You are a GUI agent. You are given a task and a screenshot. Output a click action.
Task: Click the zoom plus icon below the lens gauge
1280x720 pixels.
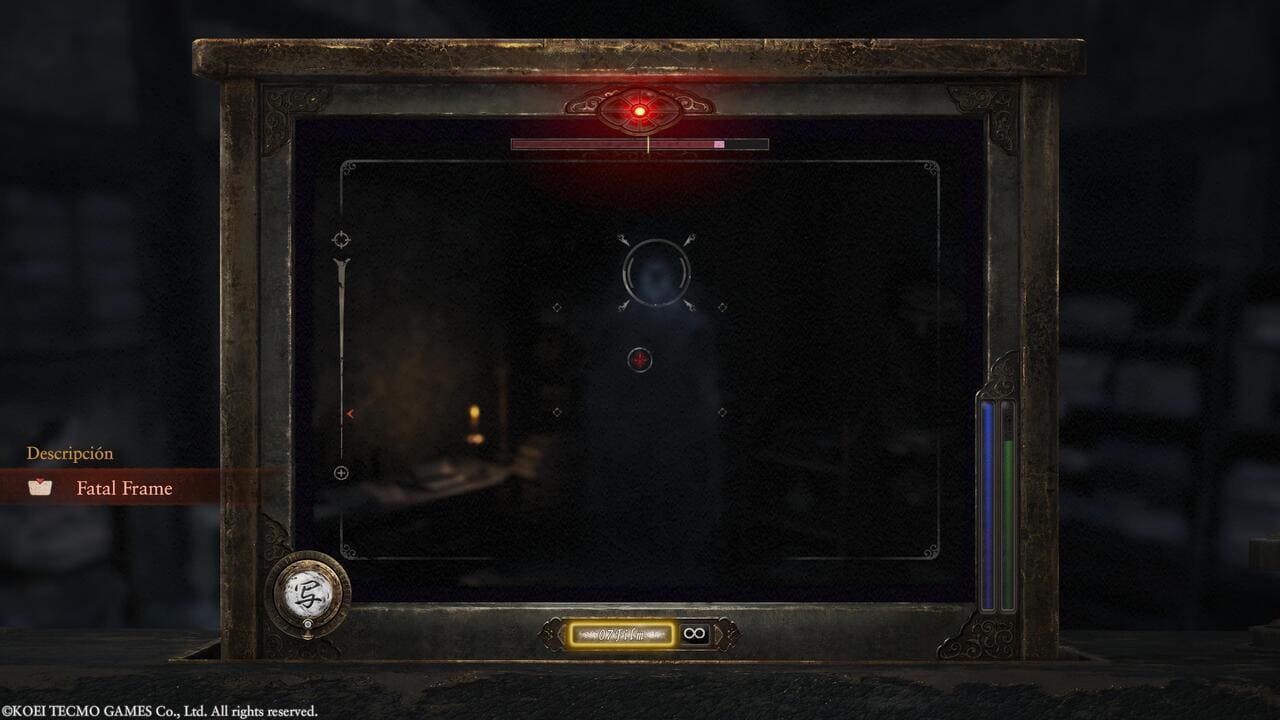tap(341, 471)
